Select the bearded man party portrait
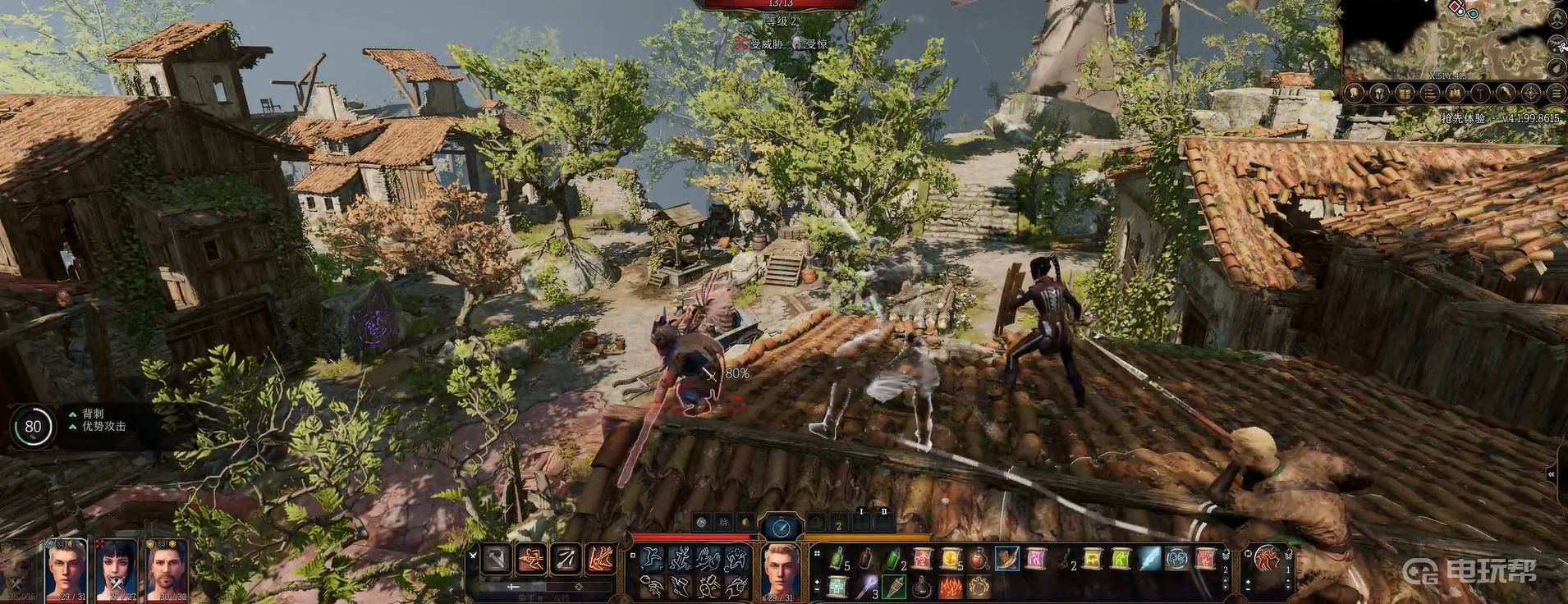 coord(167,568)
